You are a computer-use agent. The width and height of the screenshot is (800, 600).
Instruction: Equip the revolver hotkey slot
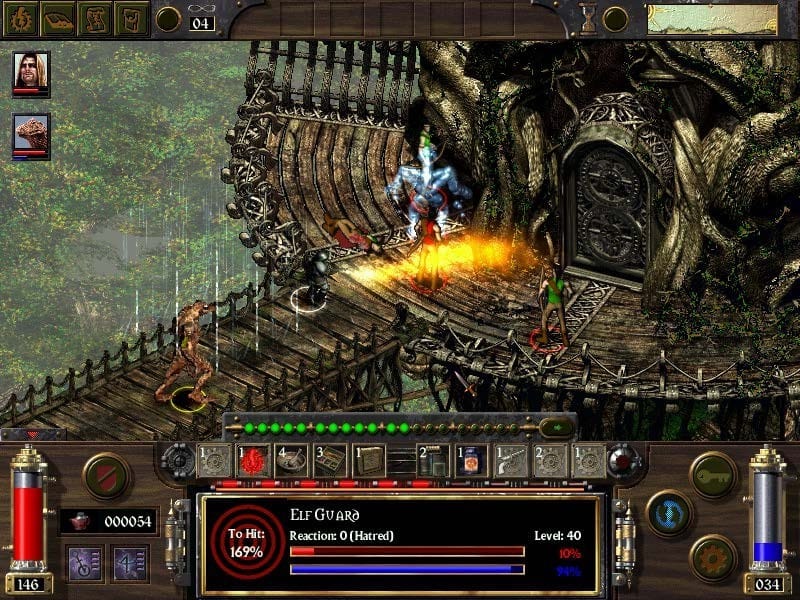pos(511,461)
